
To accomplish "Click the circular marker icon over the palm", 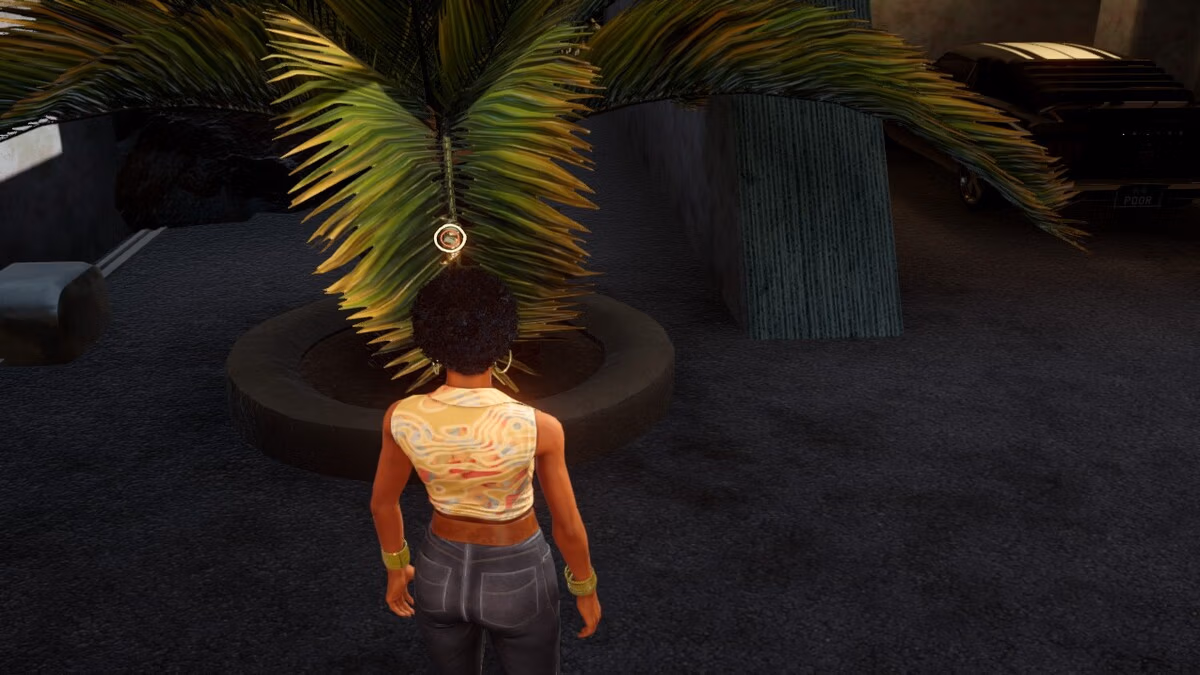I will pos(450,238).
